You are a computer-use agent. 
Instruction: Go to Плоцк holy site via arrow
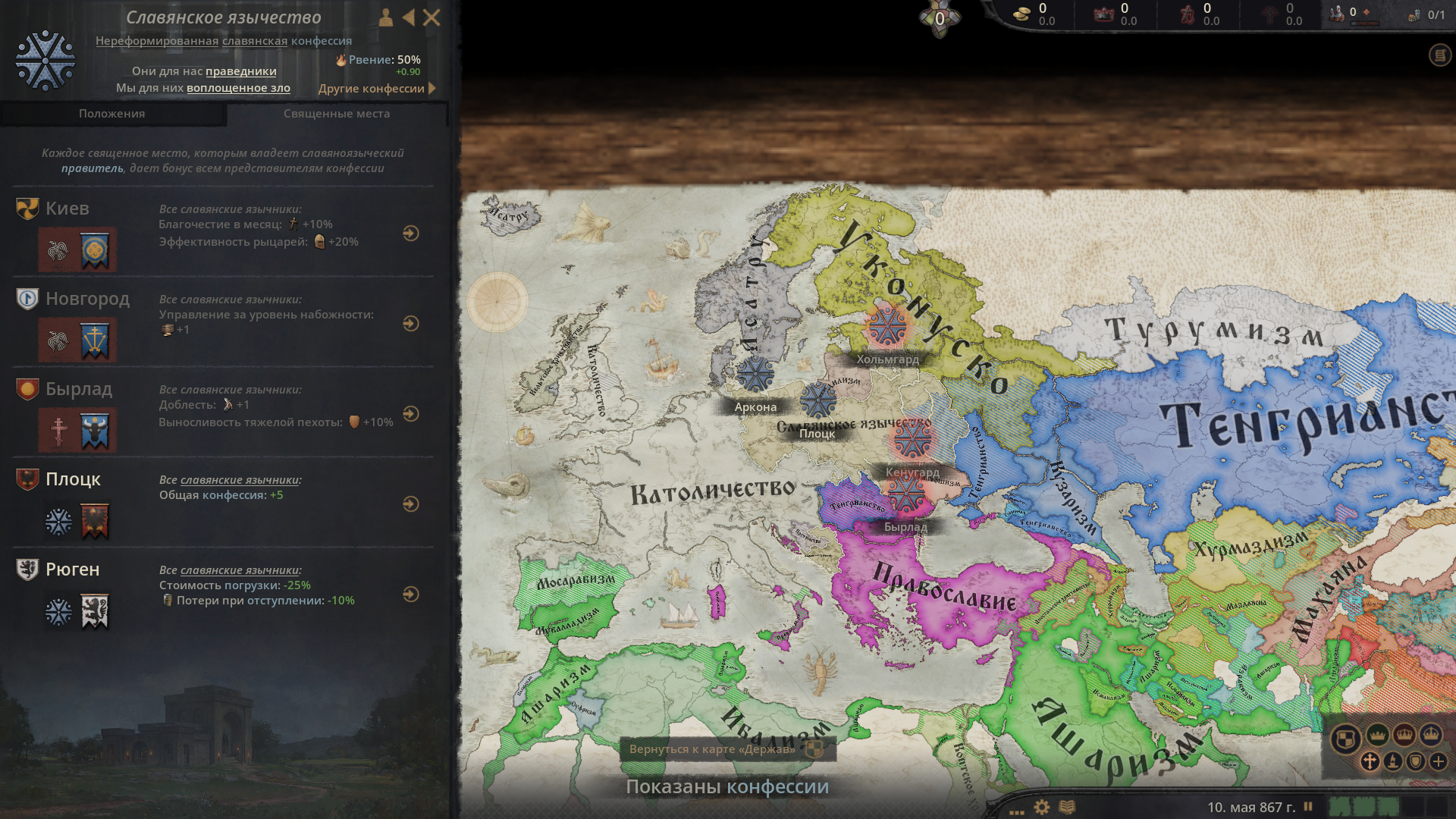[411, 504]
